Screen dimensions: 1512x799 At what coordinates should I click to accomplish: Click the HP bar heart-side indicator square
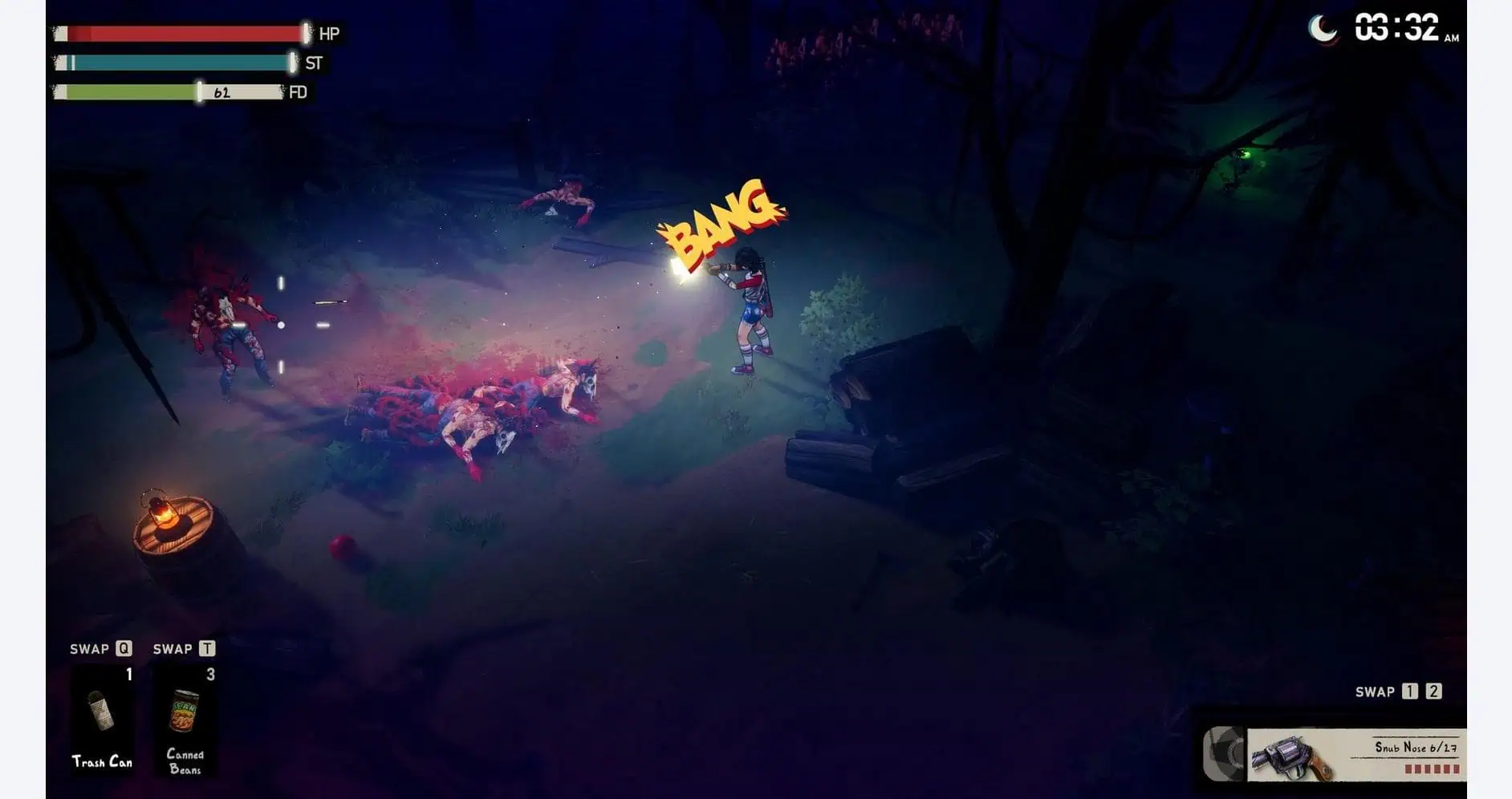coord(62,34)
